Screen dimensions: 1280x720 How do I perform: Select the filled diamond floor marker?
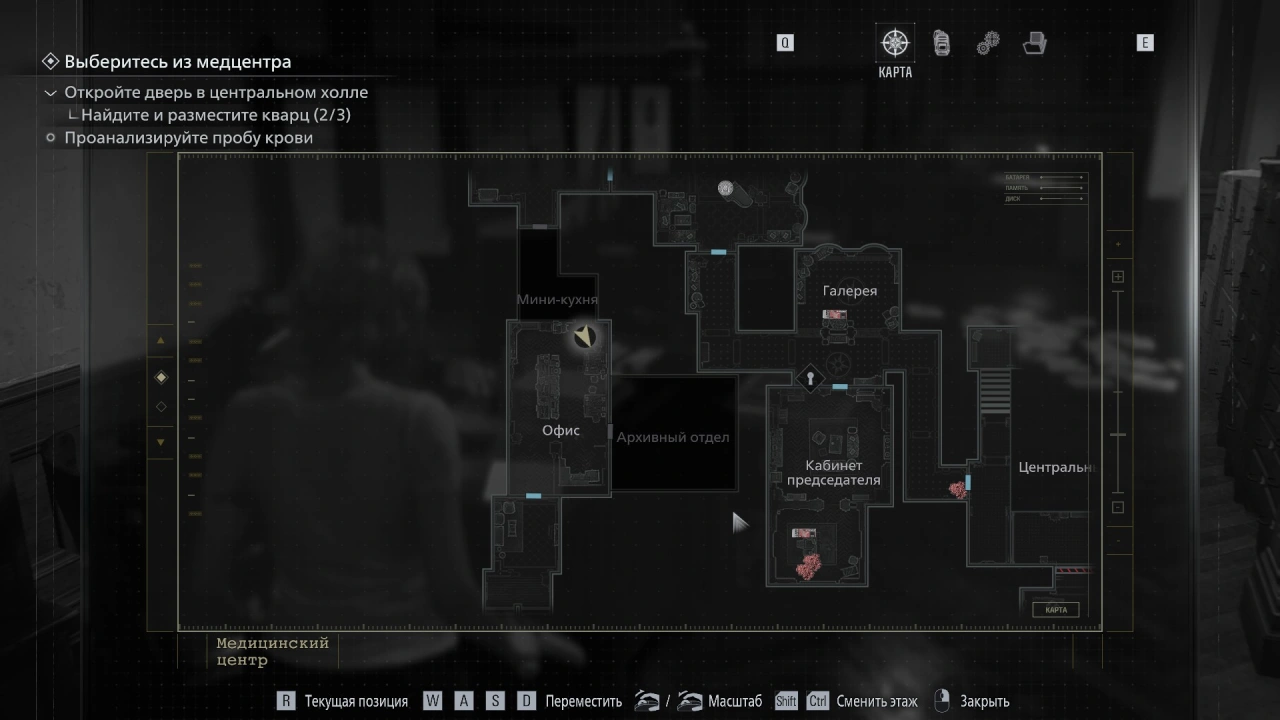point(161,377)
